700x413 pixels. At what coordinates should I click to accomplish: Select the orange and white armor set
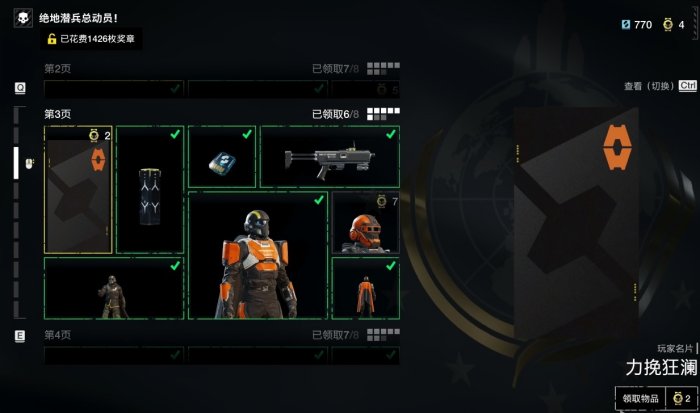(258, 255)
